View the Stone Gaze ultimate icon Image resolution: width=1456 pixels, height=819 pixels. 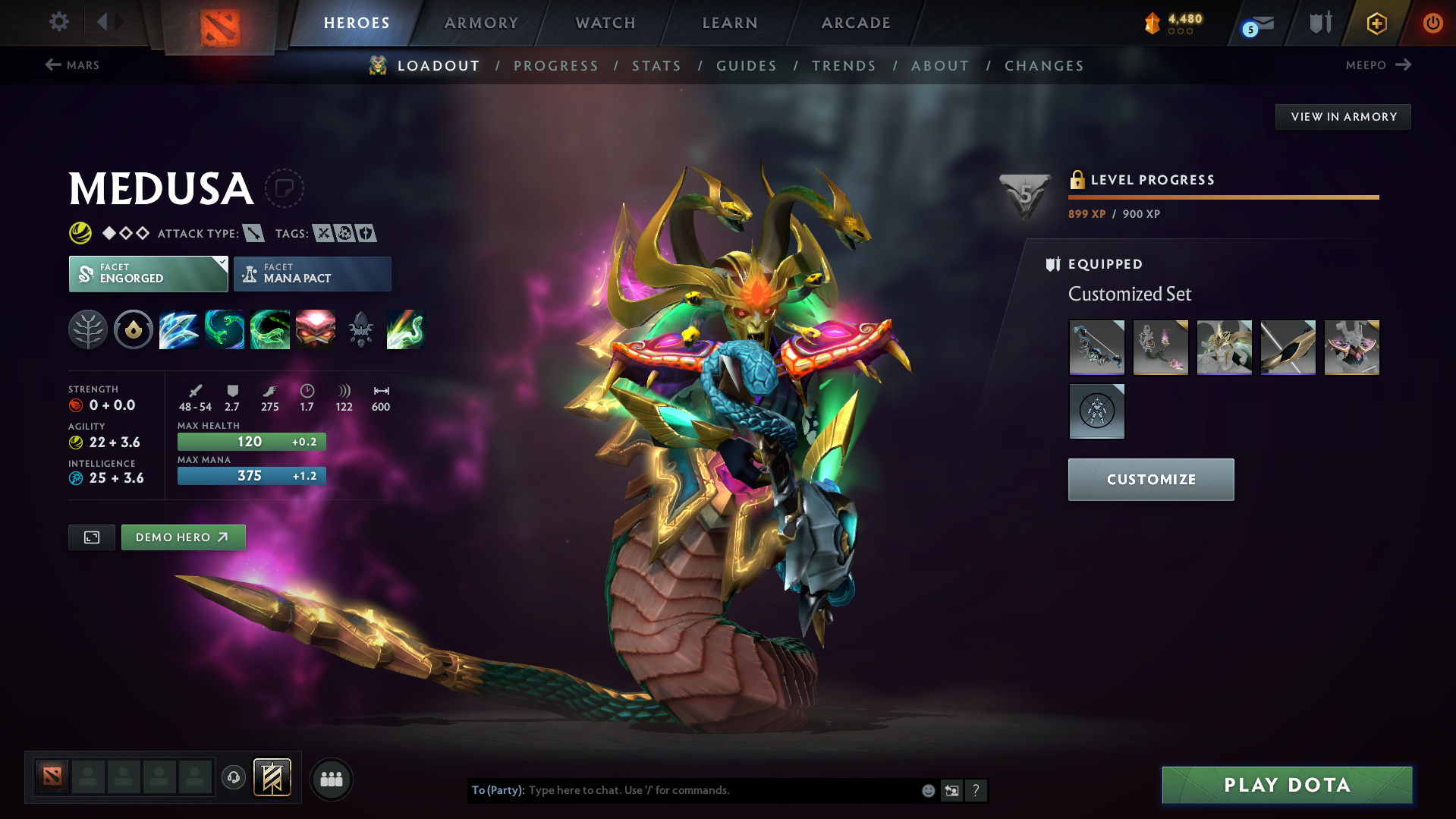click(x=316, y=329)
